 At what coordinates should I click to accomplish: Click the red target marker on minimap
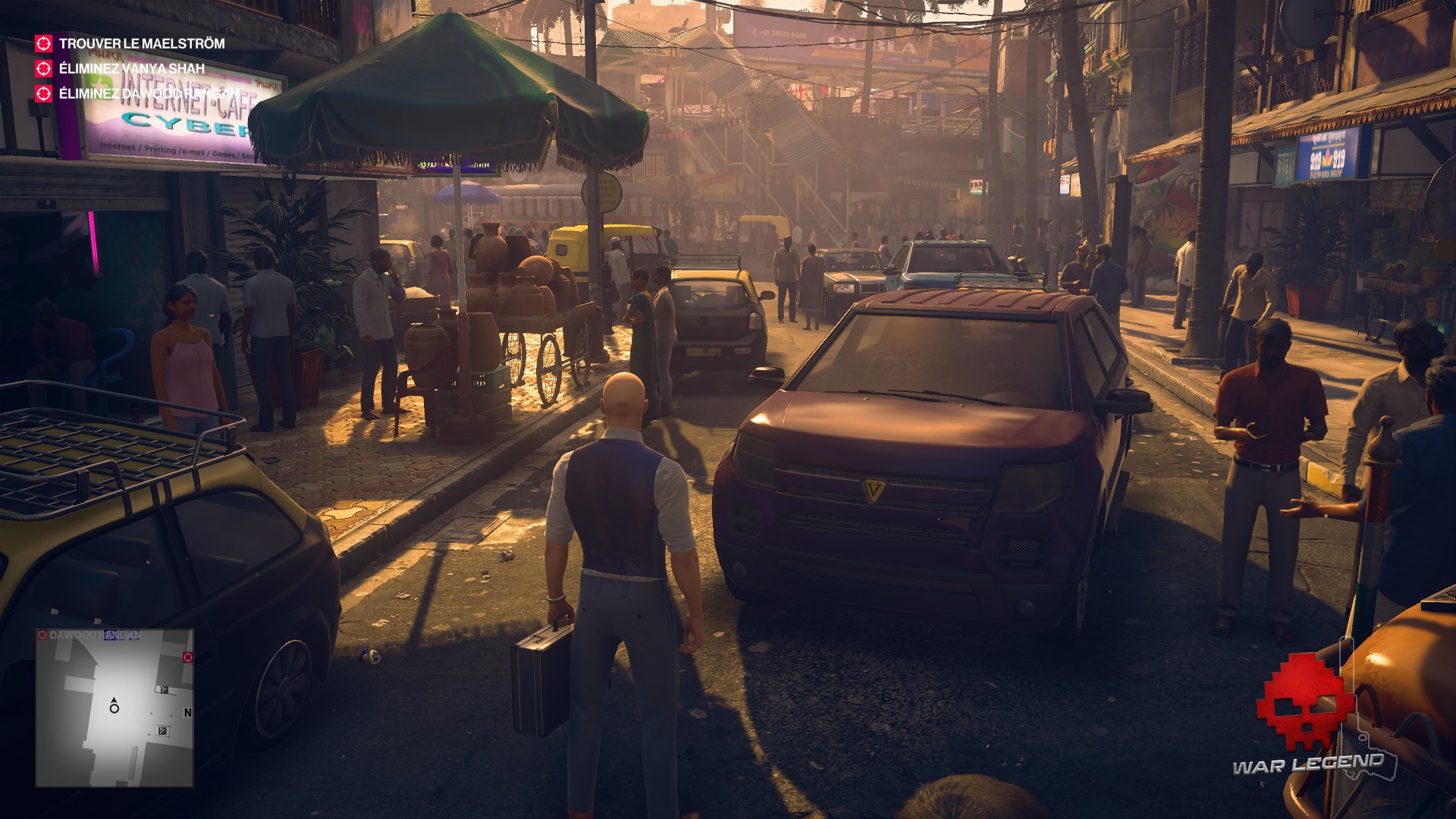pos(187,657)
